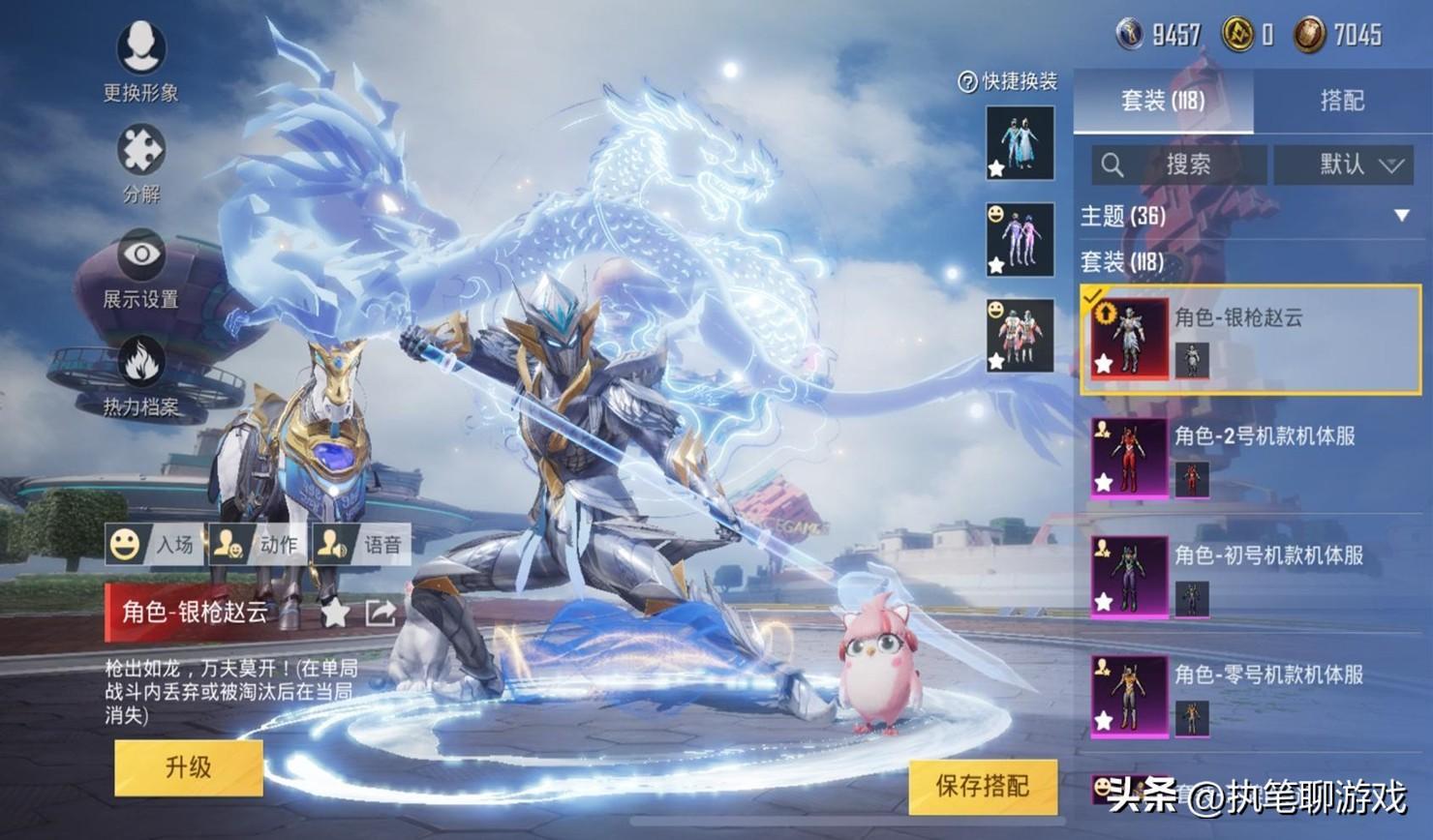Open 展示设置 display settings
This screenshot has height=840, width=1433.
pos(141,268)
